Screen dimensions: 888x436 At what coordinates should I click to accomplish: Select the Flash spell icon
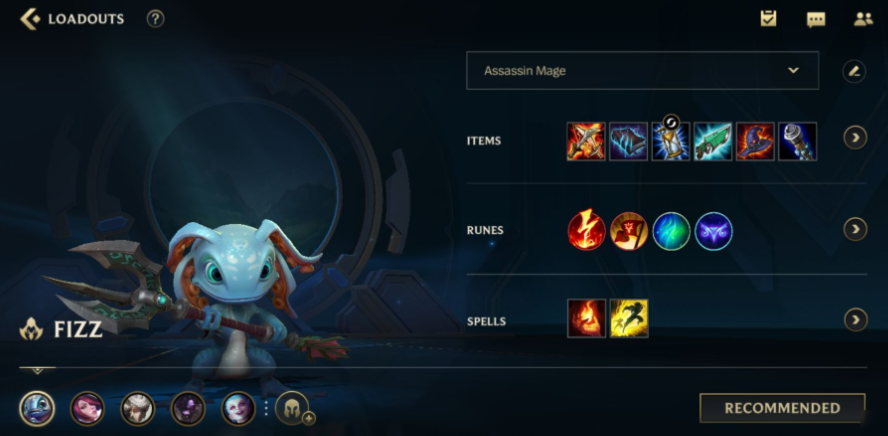click(x=629, y=319)
